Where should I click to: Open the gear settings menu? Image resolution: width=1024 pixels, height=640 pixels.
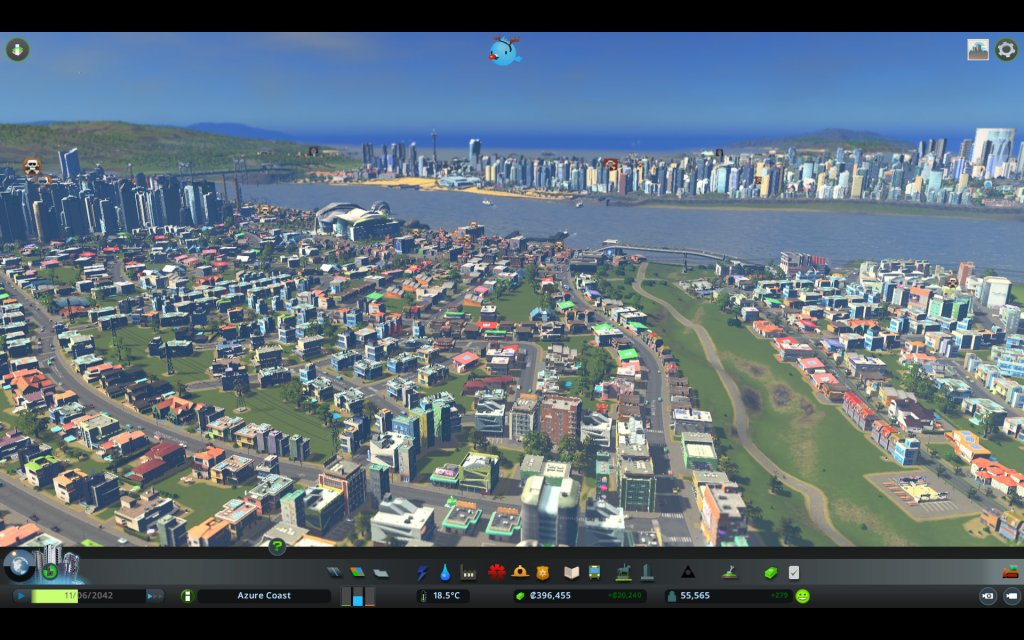coord(1006,49)
